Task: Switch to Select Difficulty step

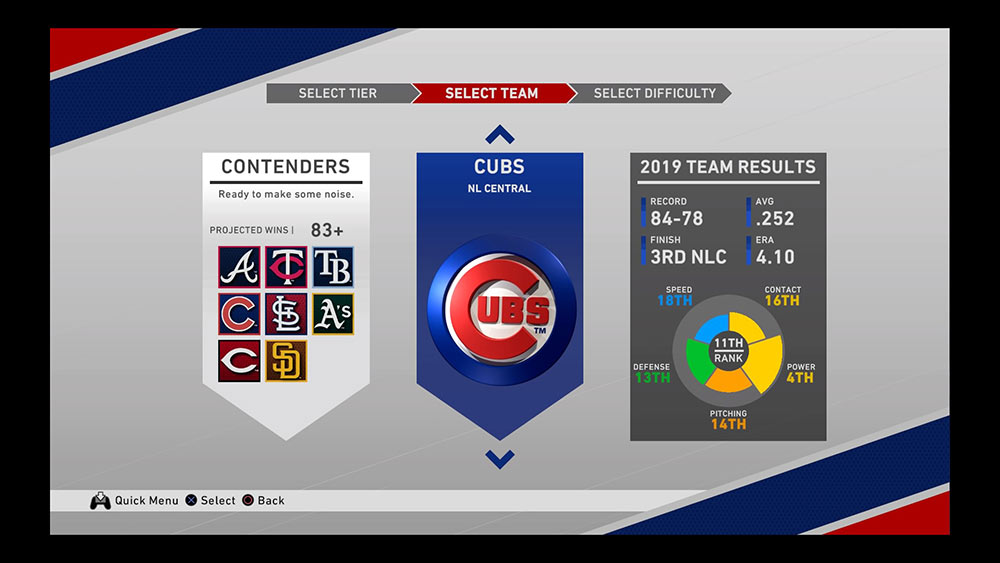Action: [x=654, y=93]
